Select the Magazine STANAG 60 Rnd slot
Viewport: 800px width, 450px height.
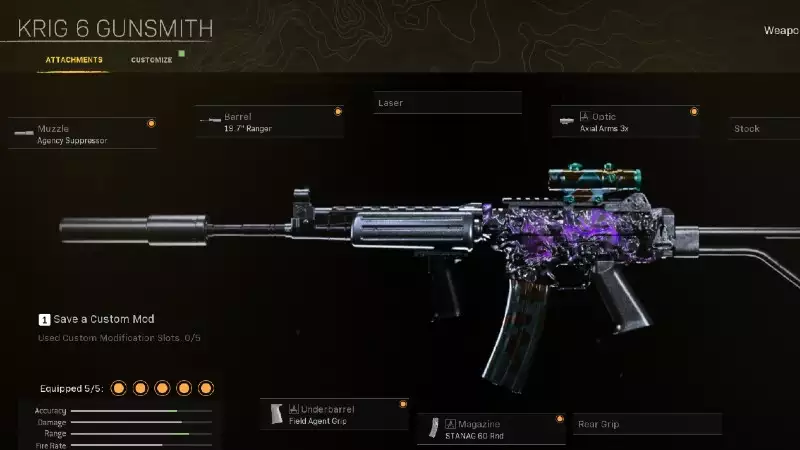[491, 428]
